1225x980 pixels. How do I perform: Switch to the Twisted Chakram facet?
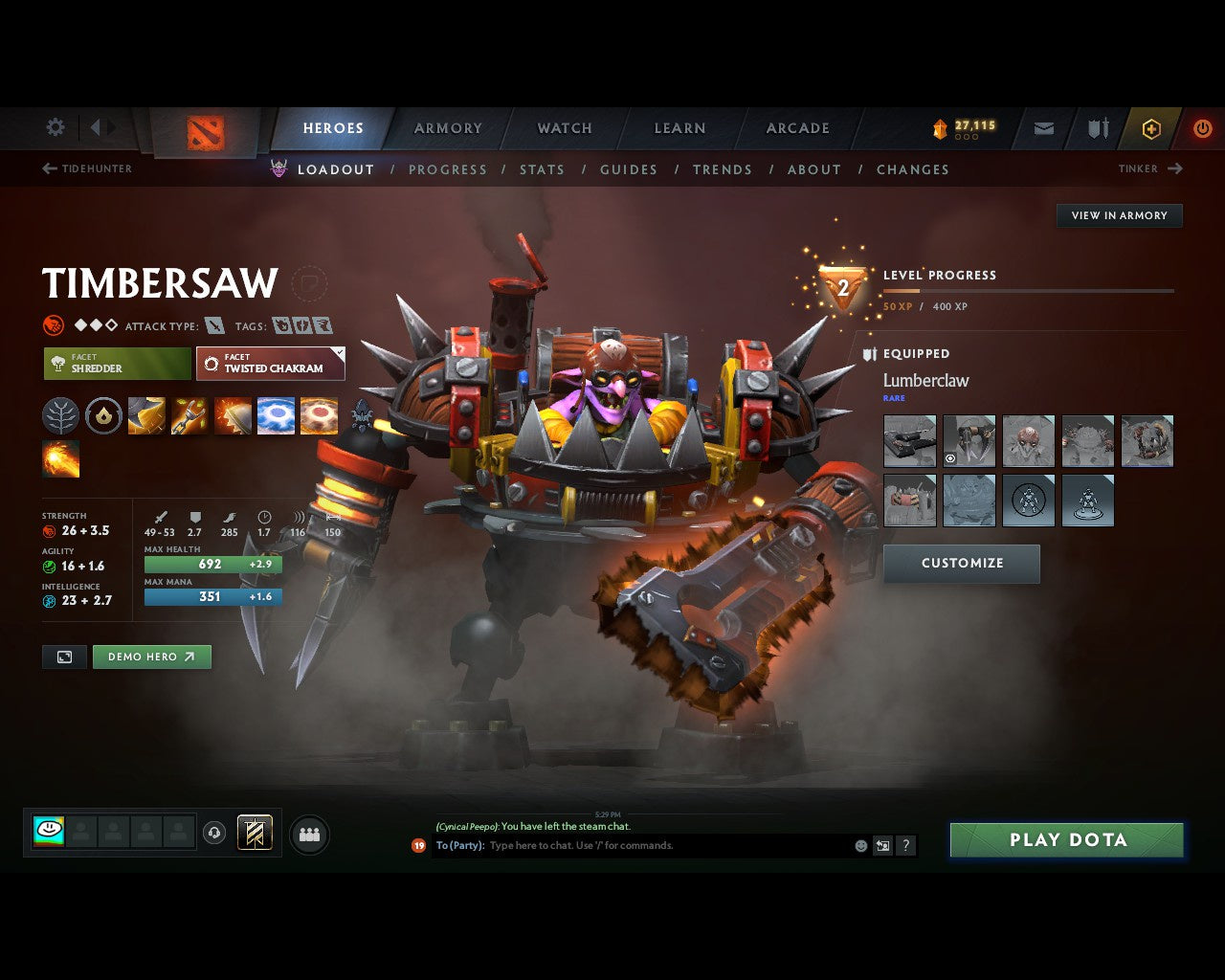271,364
